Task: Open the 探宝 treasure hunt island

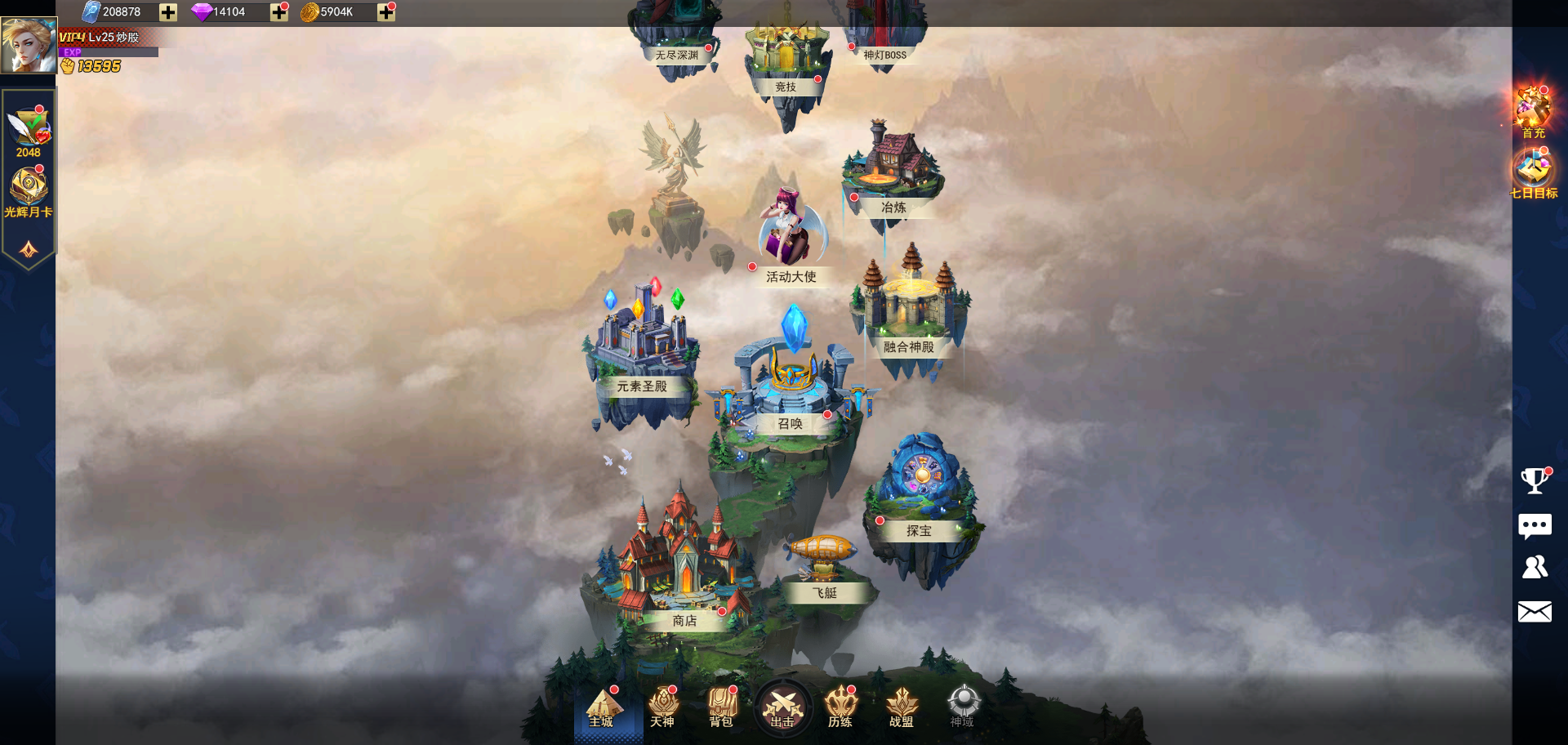Action: [921, 490]
